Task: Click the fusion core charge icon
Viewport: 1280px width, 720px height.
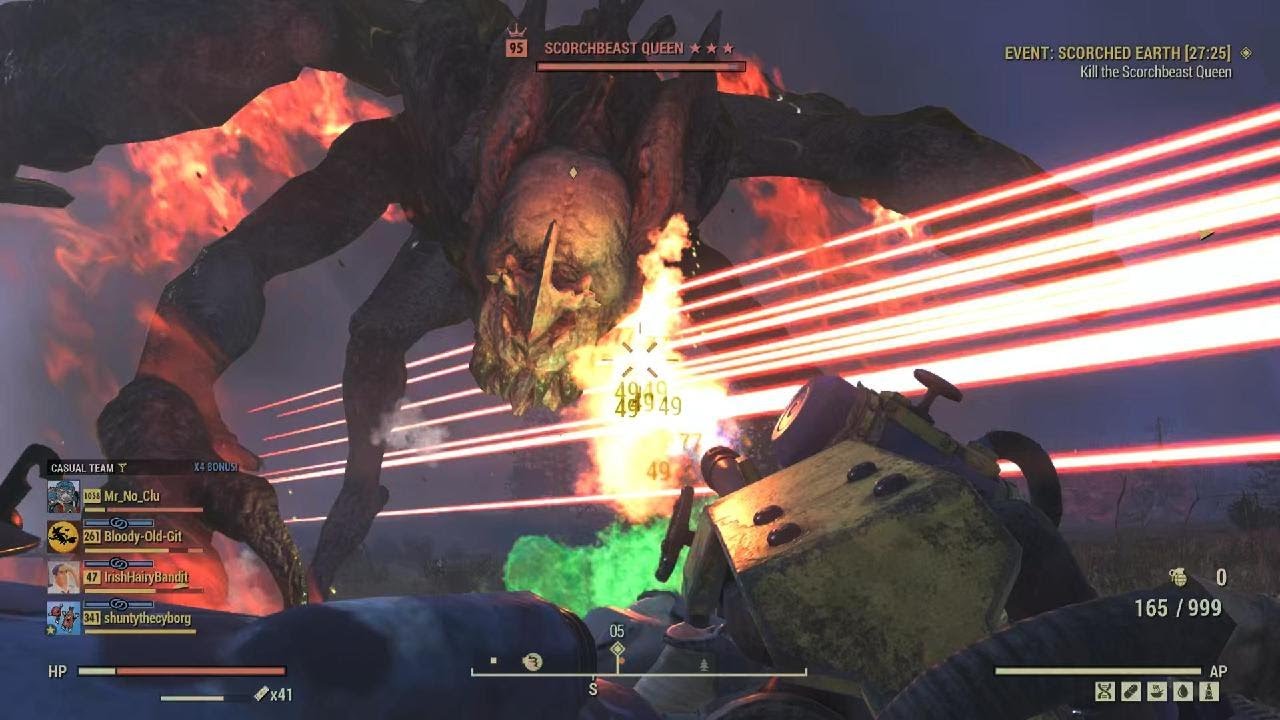Action: pyautogui.click(x=261, y=694)
